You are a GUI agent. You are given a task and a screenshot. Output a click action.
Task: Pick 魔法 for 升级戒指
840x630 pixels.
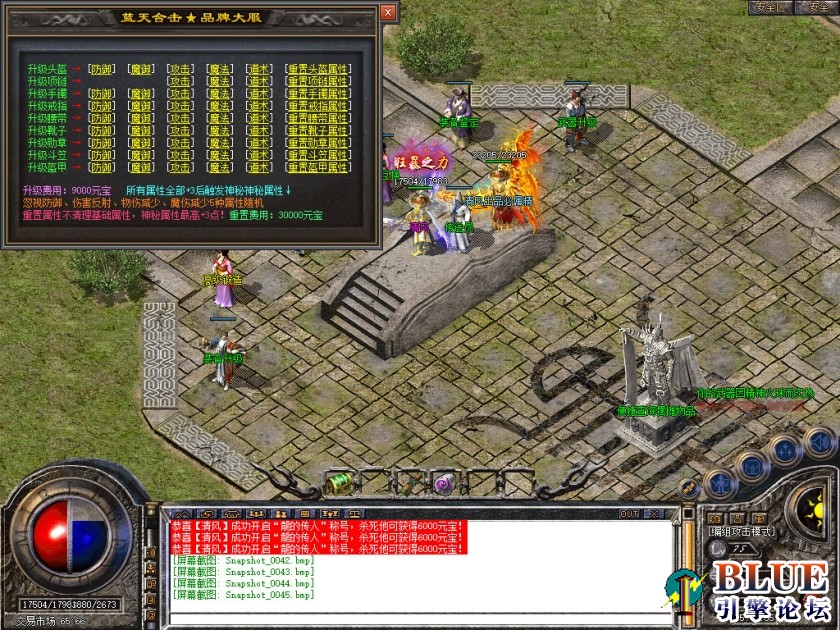point(220,105)
